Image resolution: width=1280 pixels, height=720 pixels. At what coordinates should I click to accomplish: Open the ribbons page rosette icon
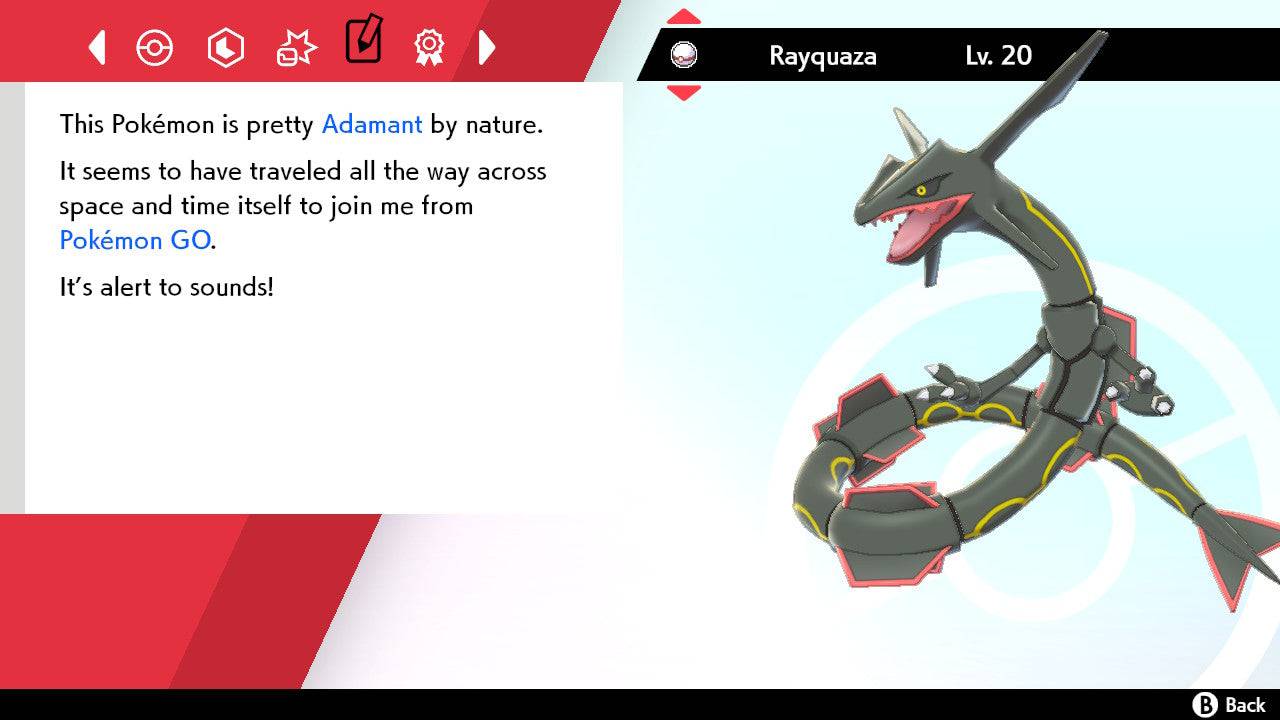click(430, 47)
